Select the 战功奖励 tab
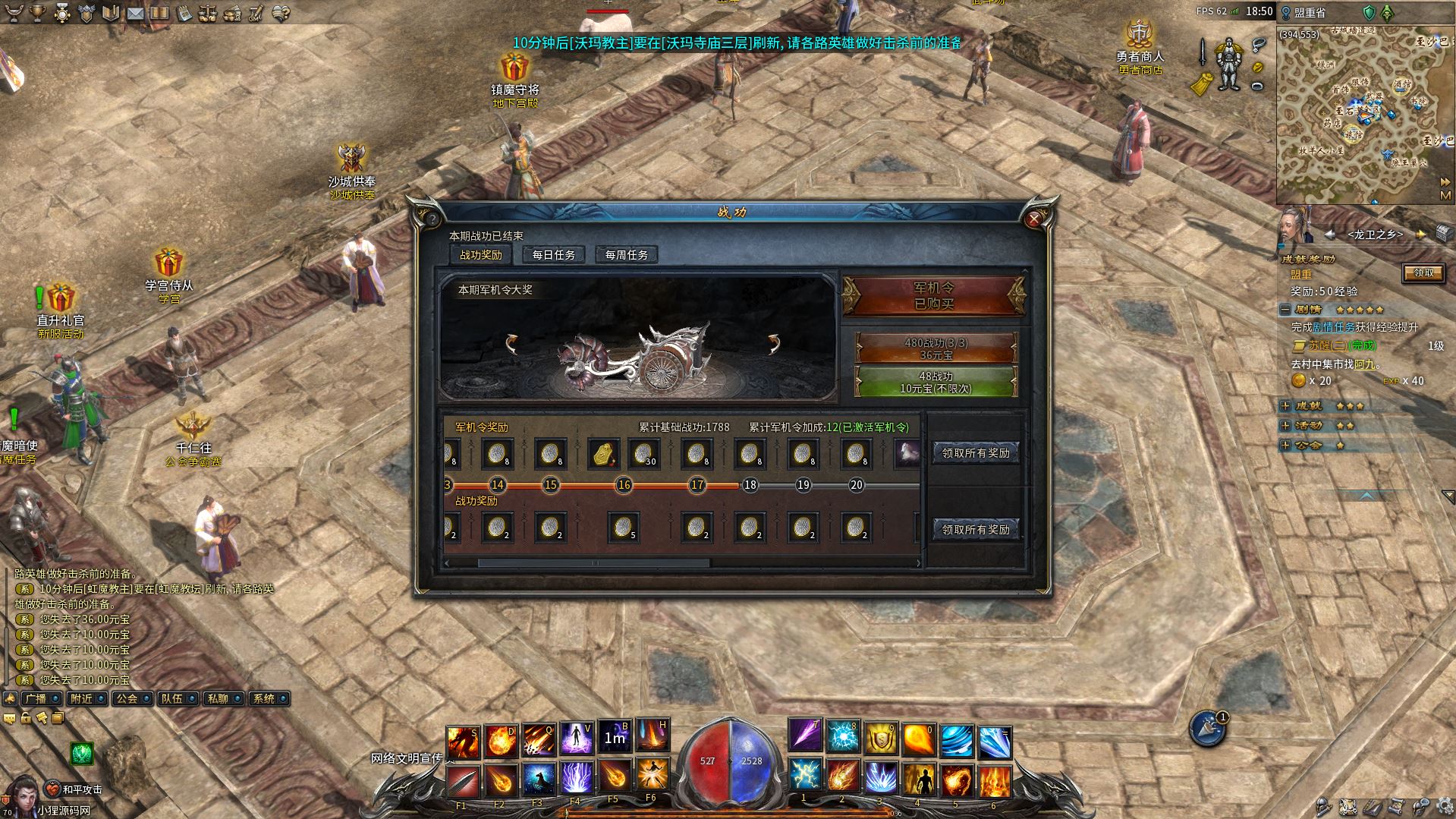Screen dimensions: 1456x819 click(x=481, y=255)
